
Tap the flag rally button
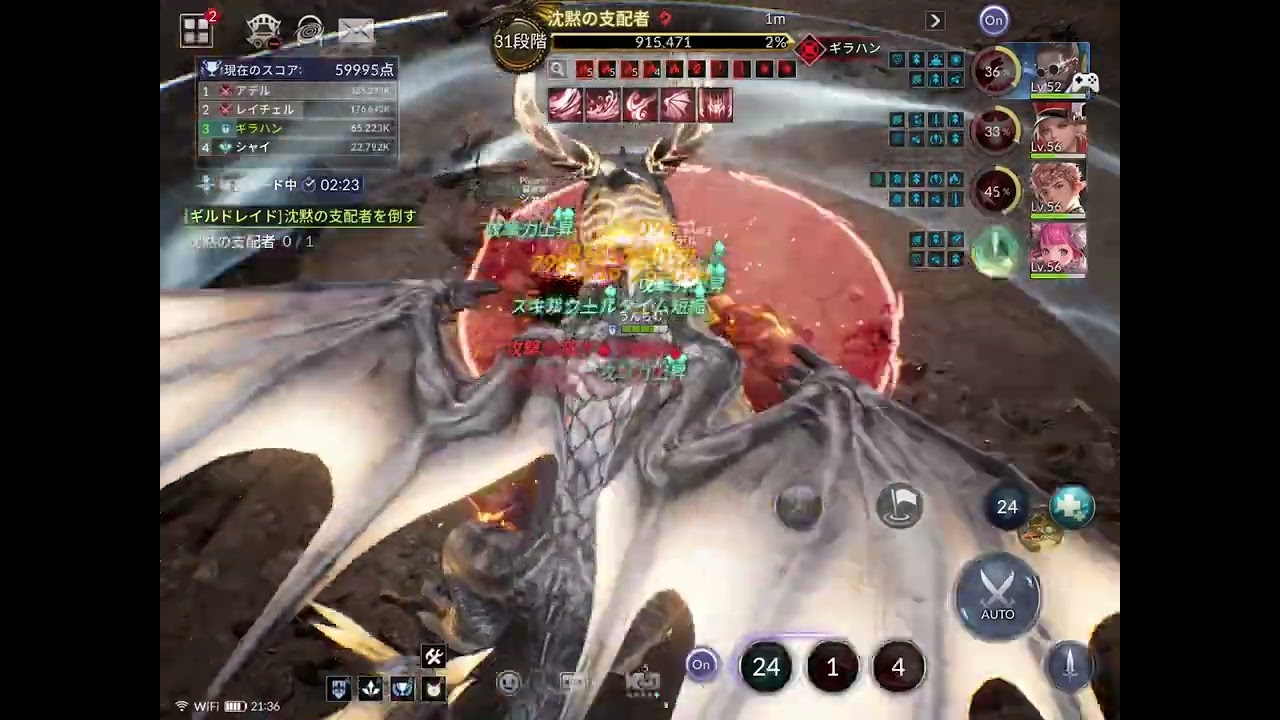(x=899, y=506)
